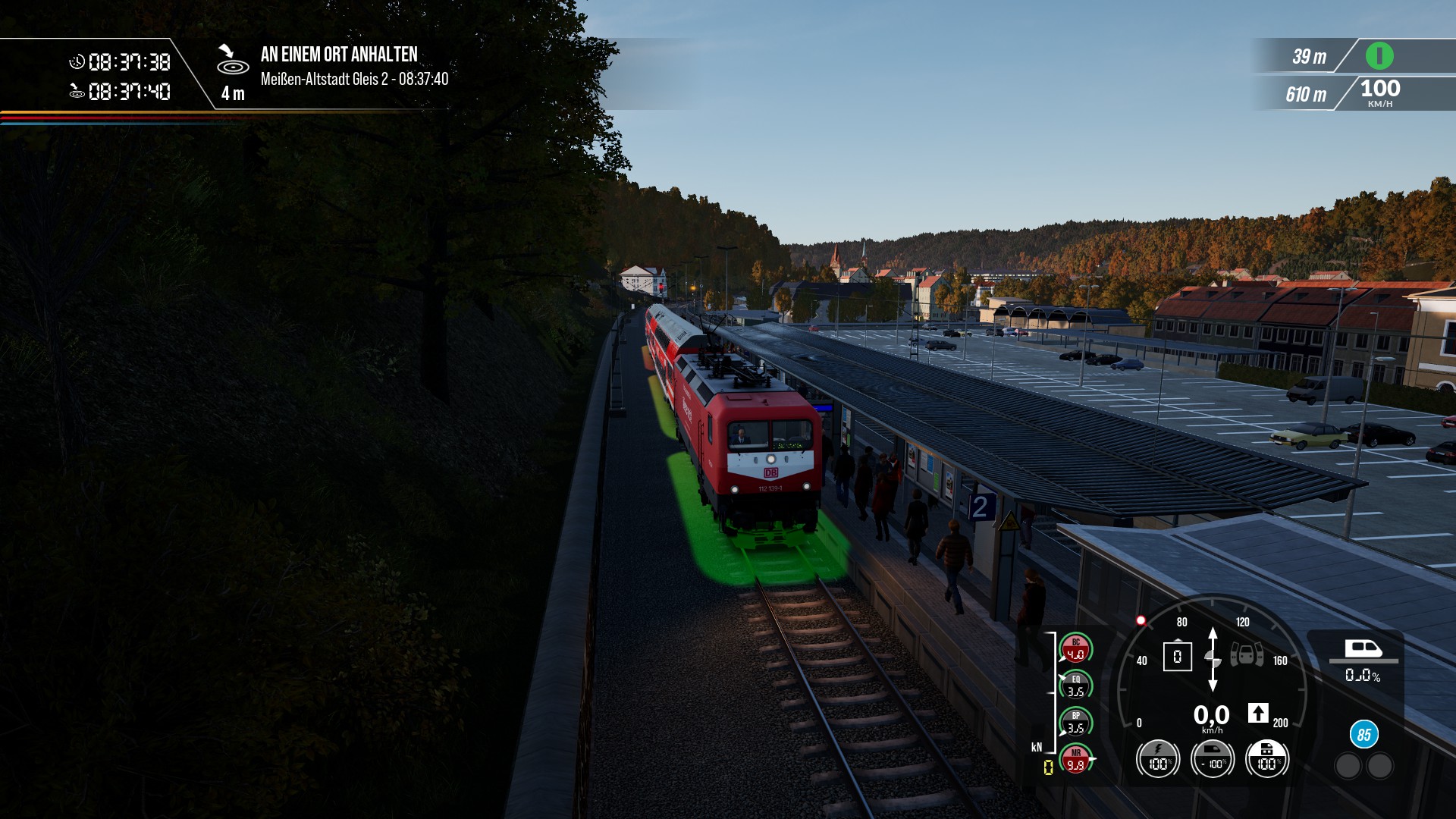This screenshot has height=819, width=1456.
Task: Toggle the passenger doors icon
Action: (1246, 654)
